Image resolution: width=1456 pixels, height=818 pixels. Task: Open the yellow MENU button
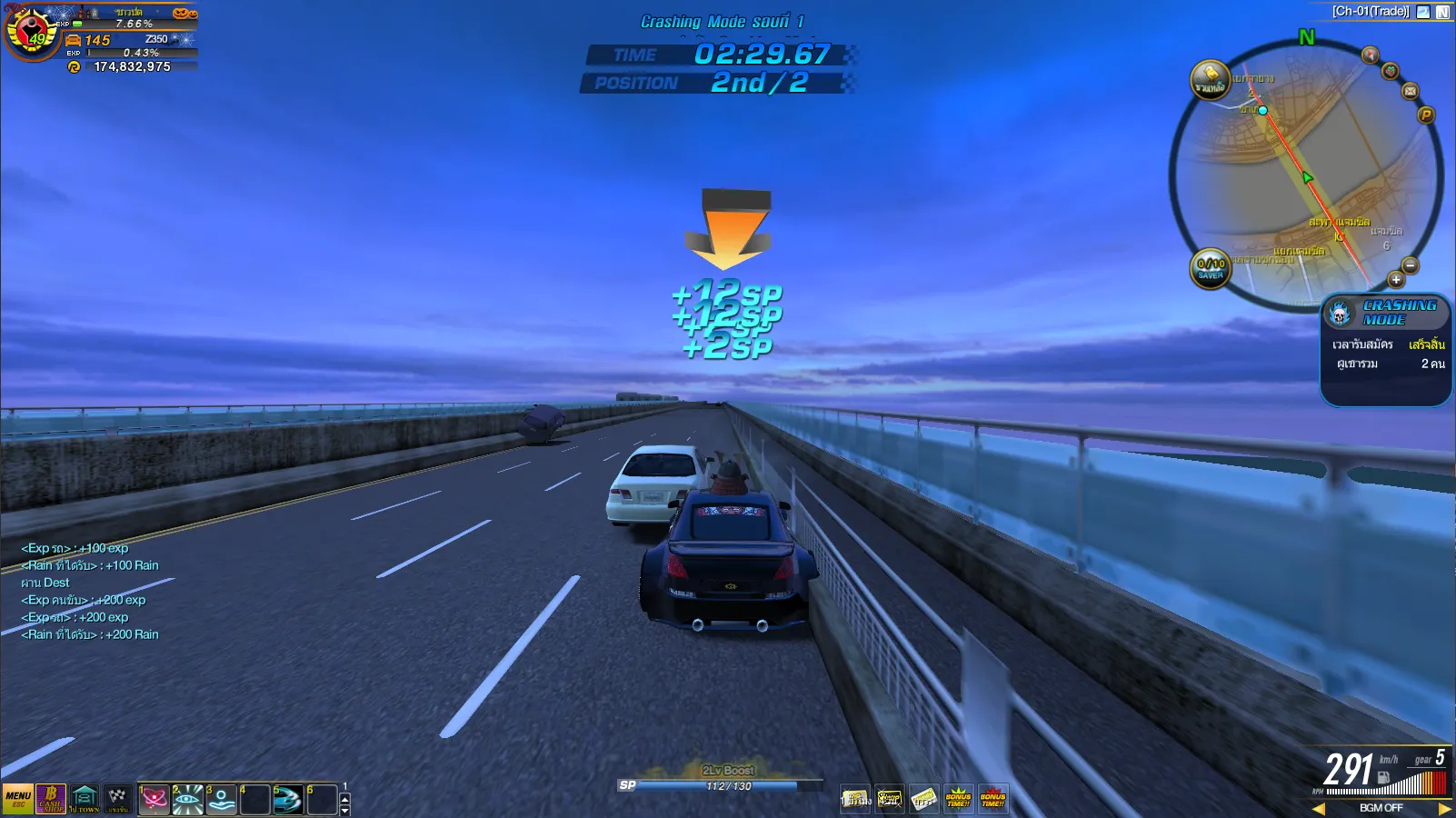17,799
